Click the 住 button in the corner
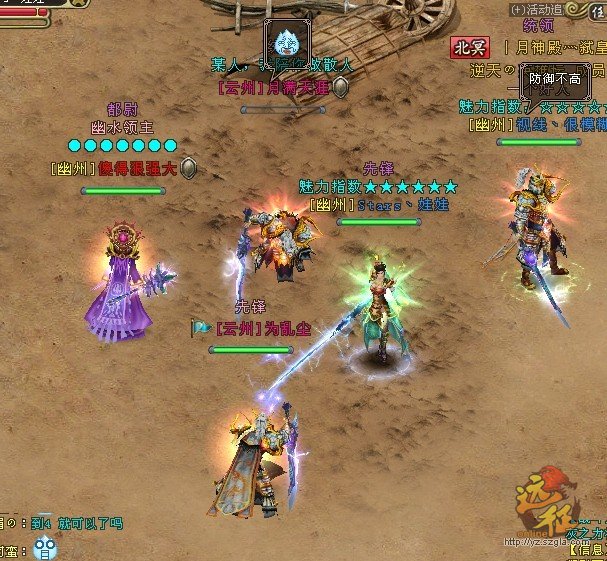 click(596, 10)
